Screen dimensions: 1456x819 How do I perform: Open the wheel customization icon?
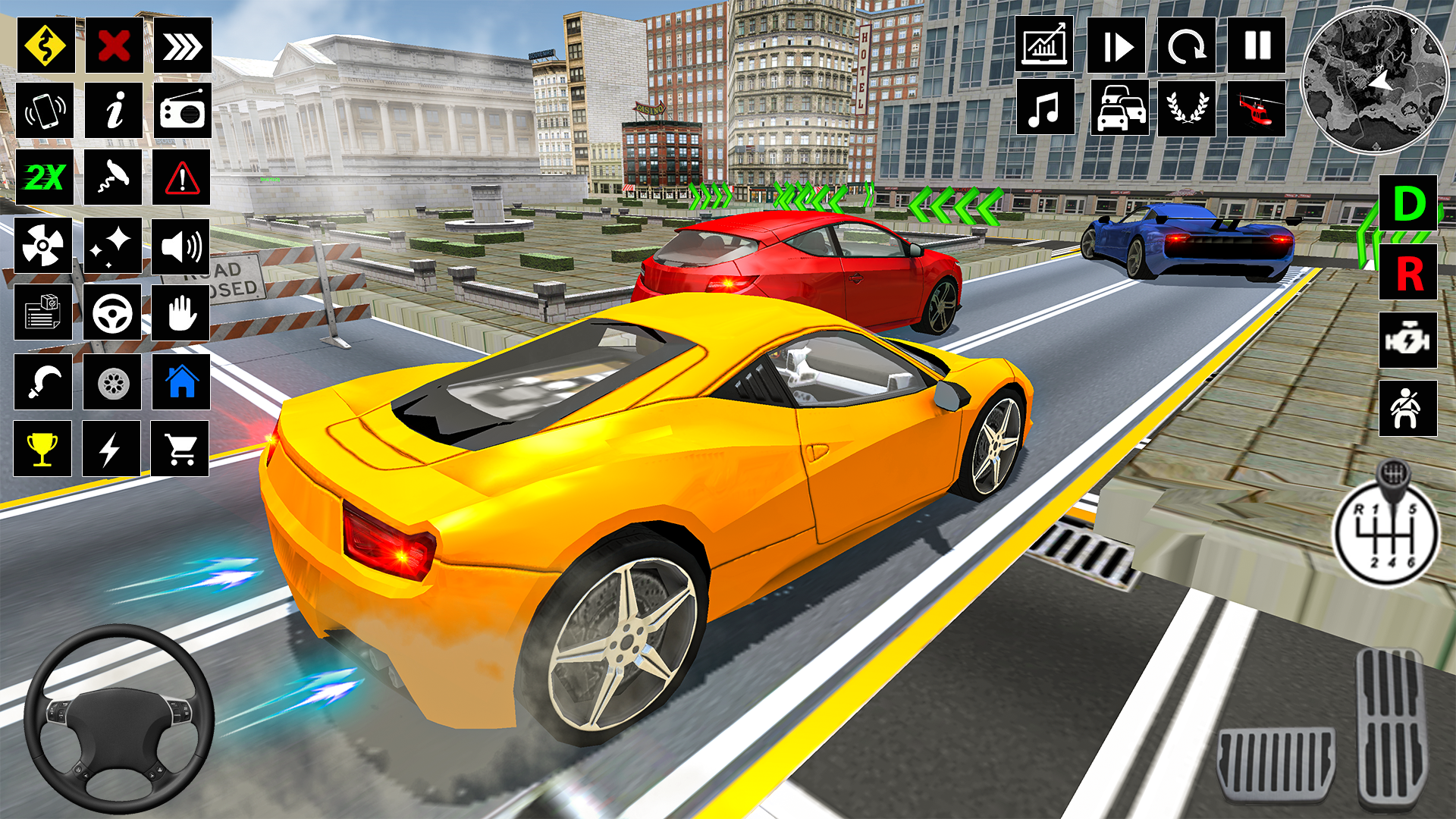click(112, 383)
